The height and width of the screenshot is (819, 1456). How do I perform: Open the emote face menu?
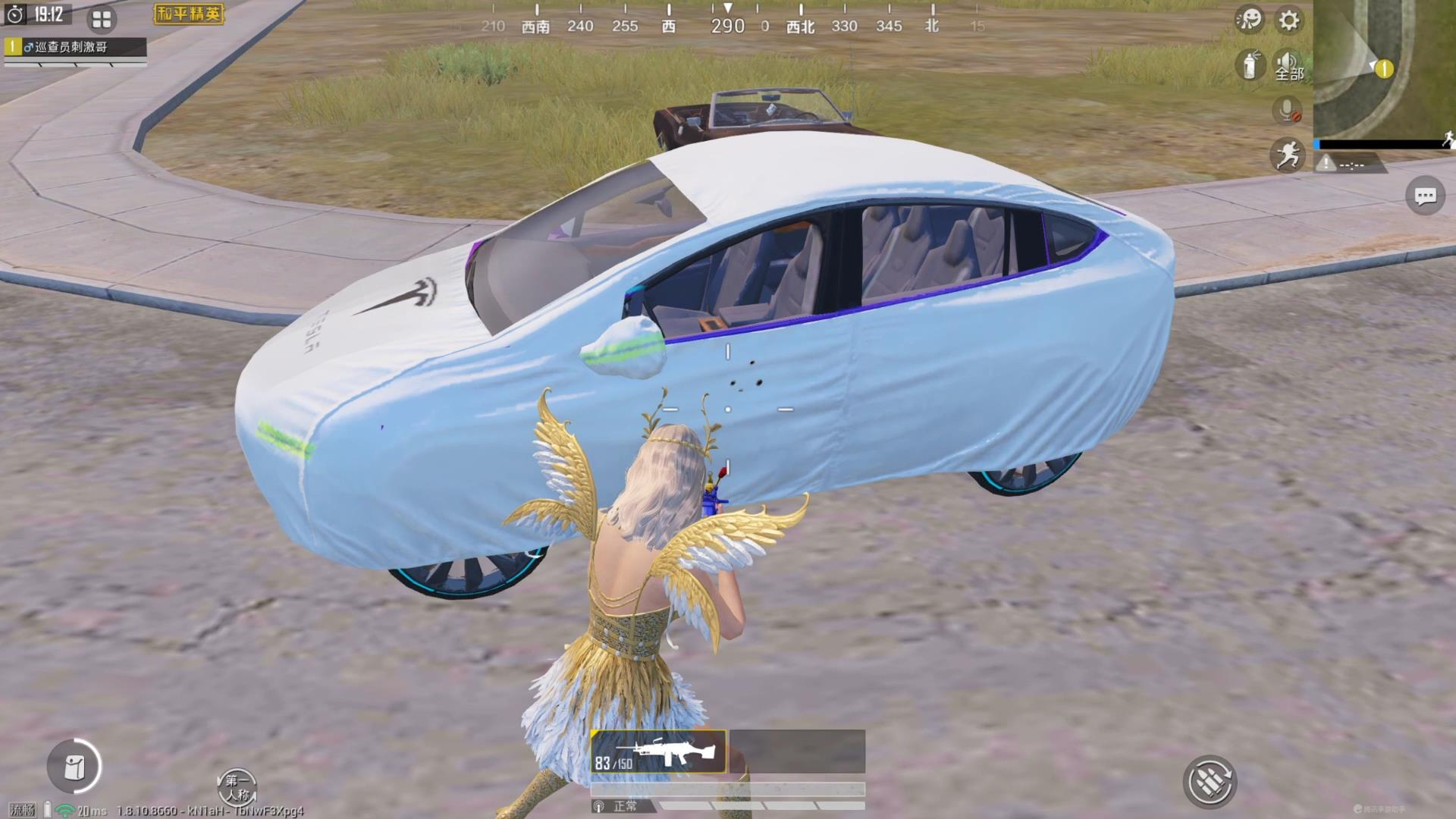point(1249,19)
